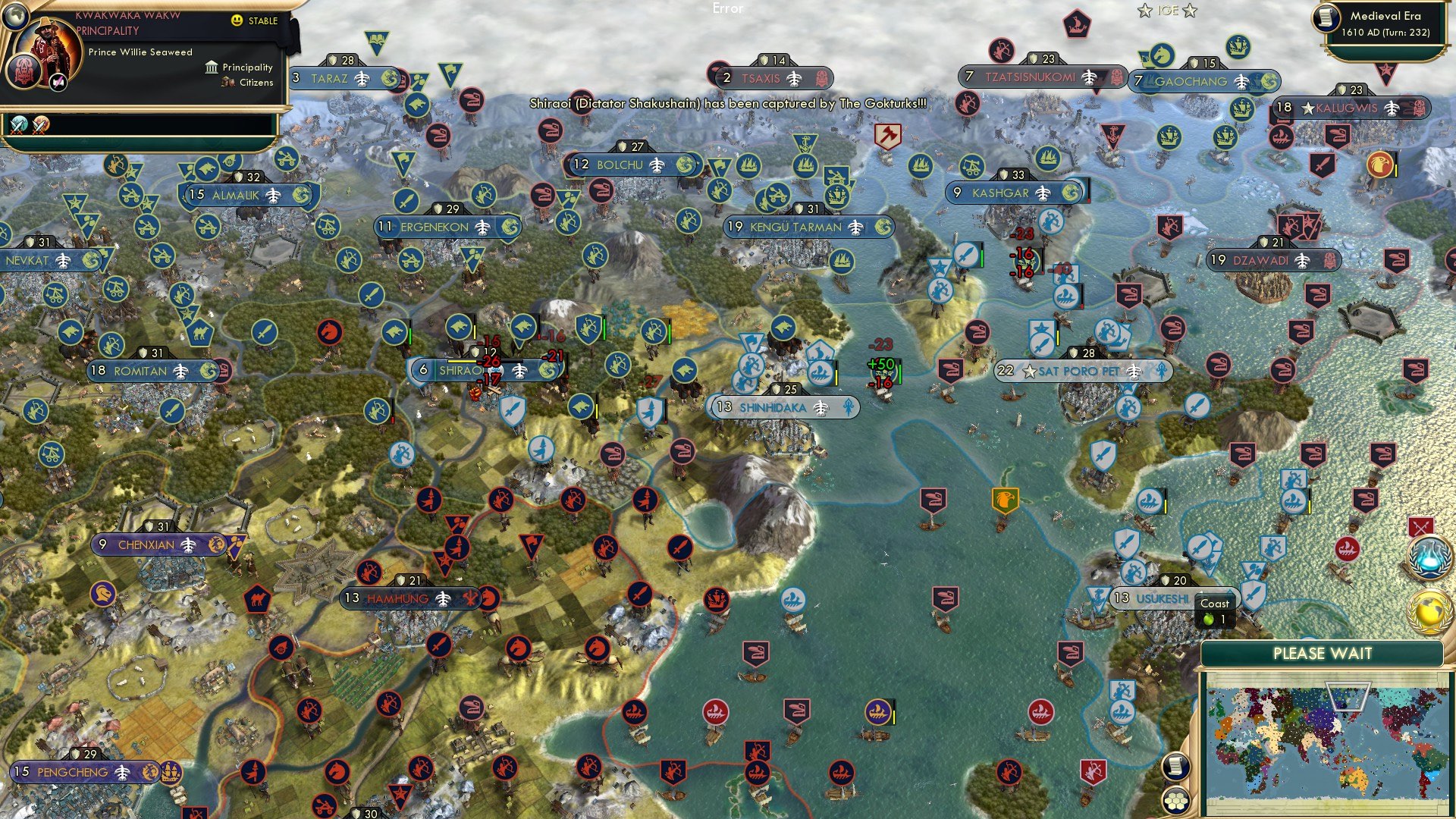
Task: Click the Error message at top center
Action: point(726,10)
